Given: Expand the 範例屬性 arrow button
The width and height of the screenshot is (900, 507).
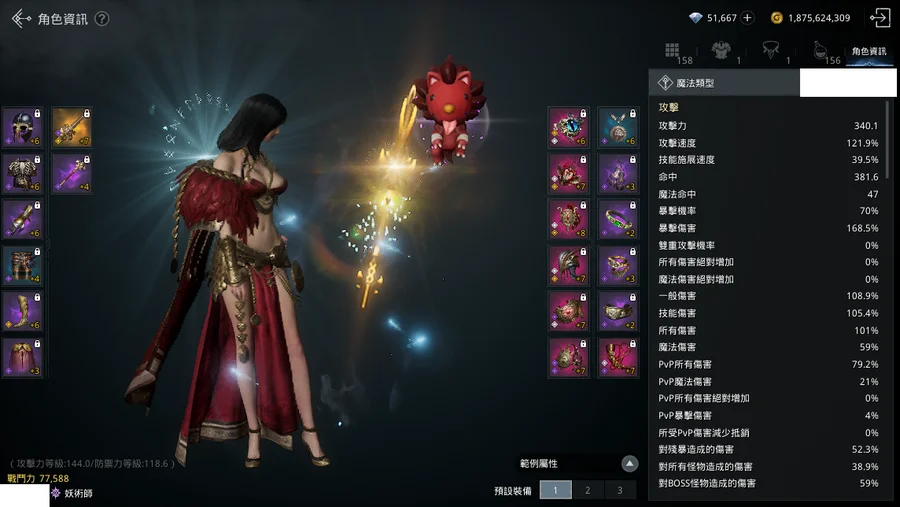Looking at the screenshot, I should 629,463.
